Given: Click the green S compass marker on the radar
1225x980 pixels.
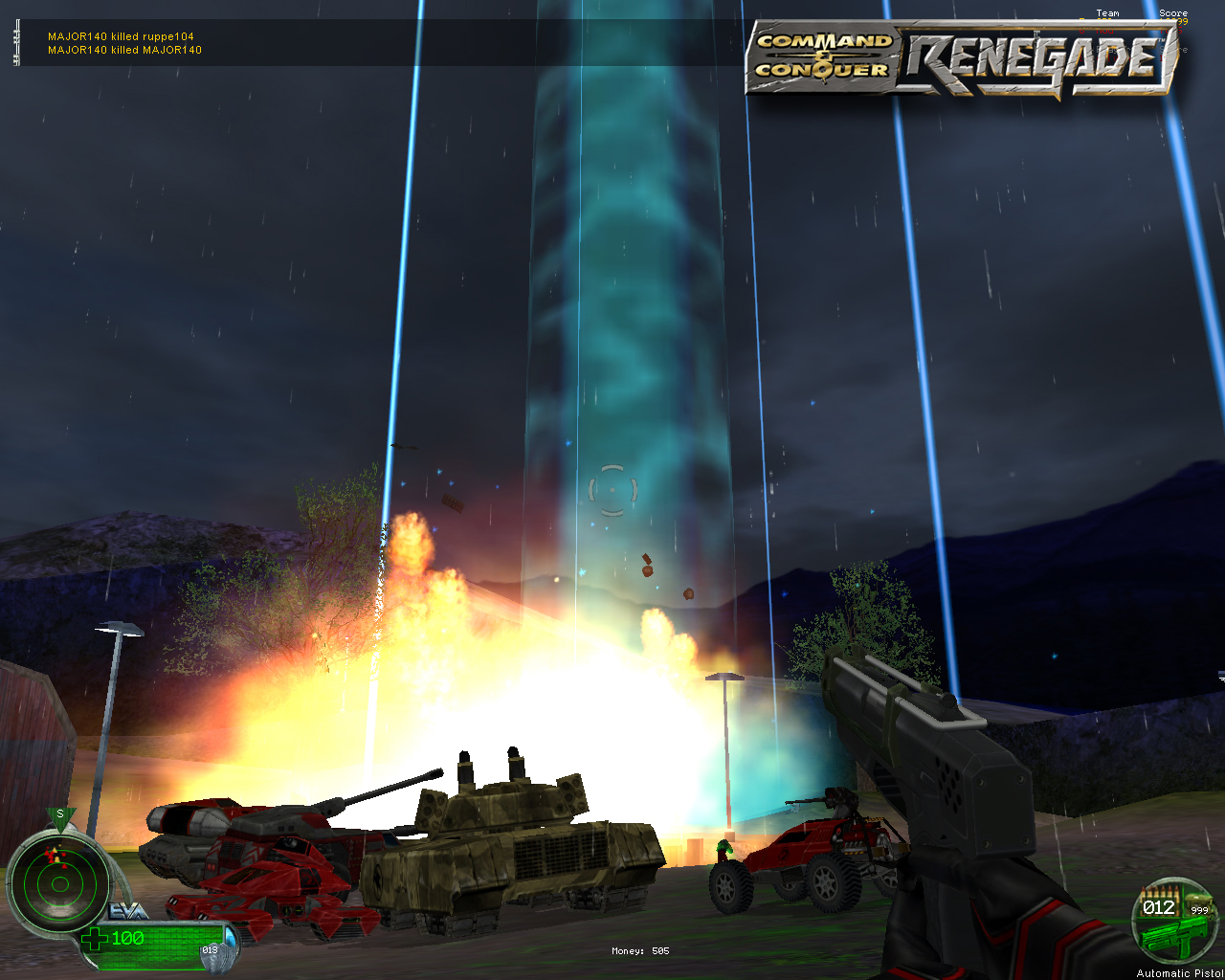Looking at the screenshot, I should click(60, 815).
